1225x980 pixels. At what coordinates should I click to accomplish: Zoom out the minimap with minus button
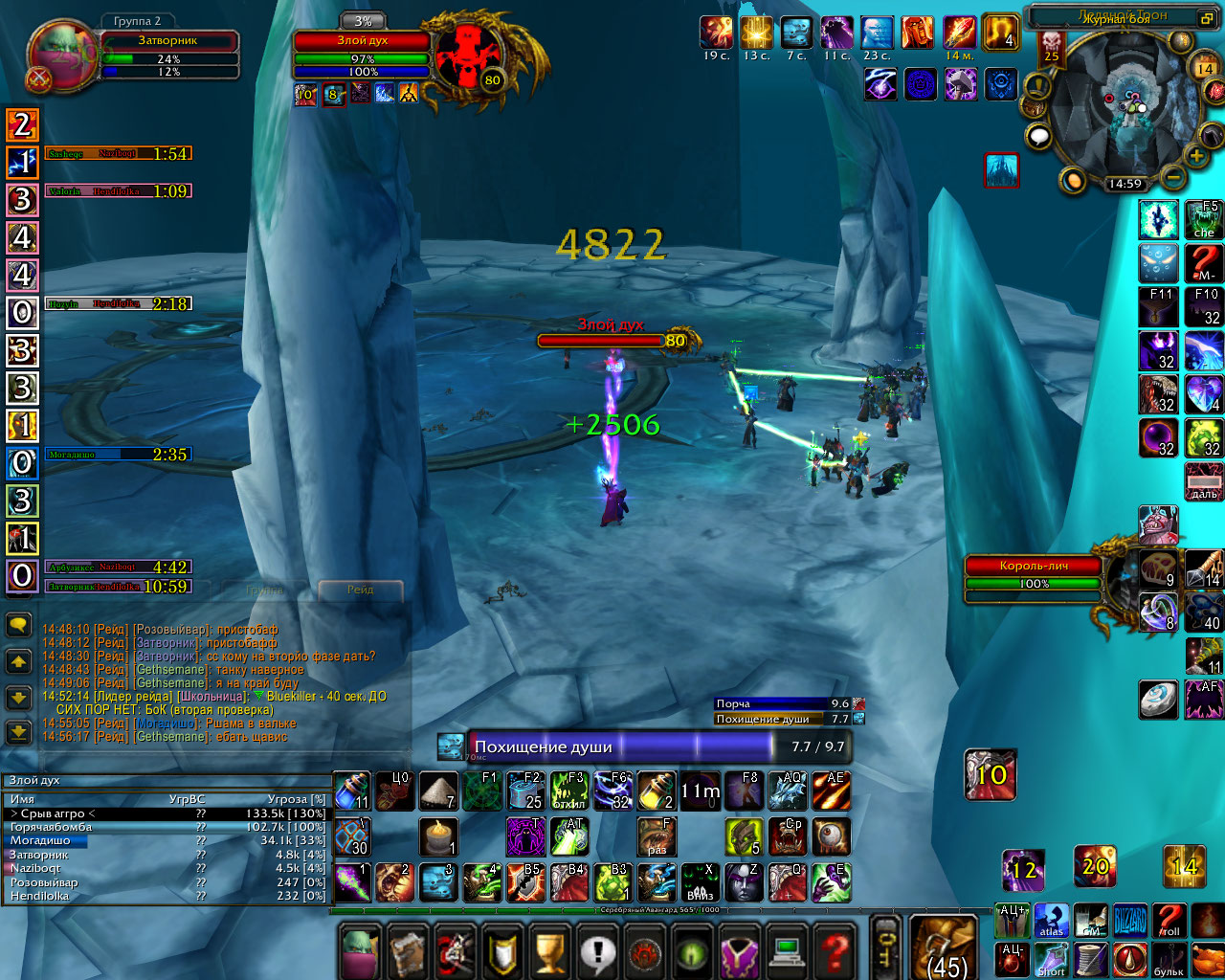point(1172,178)
